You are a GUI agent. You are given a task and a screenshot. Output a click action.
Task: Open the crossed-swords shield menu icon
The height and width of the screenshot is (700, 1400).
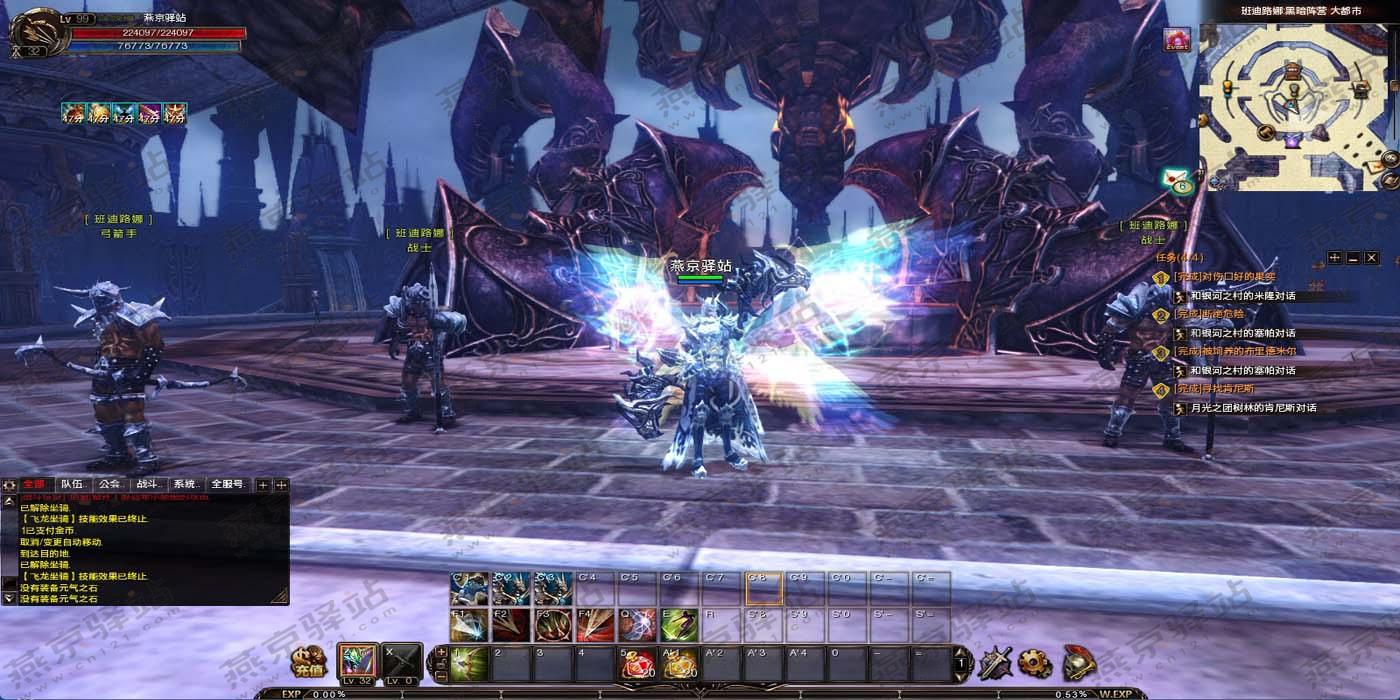996,662
